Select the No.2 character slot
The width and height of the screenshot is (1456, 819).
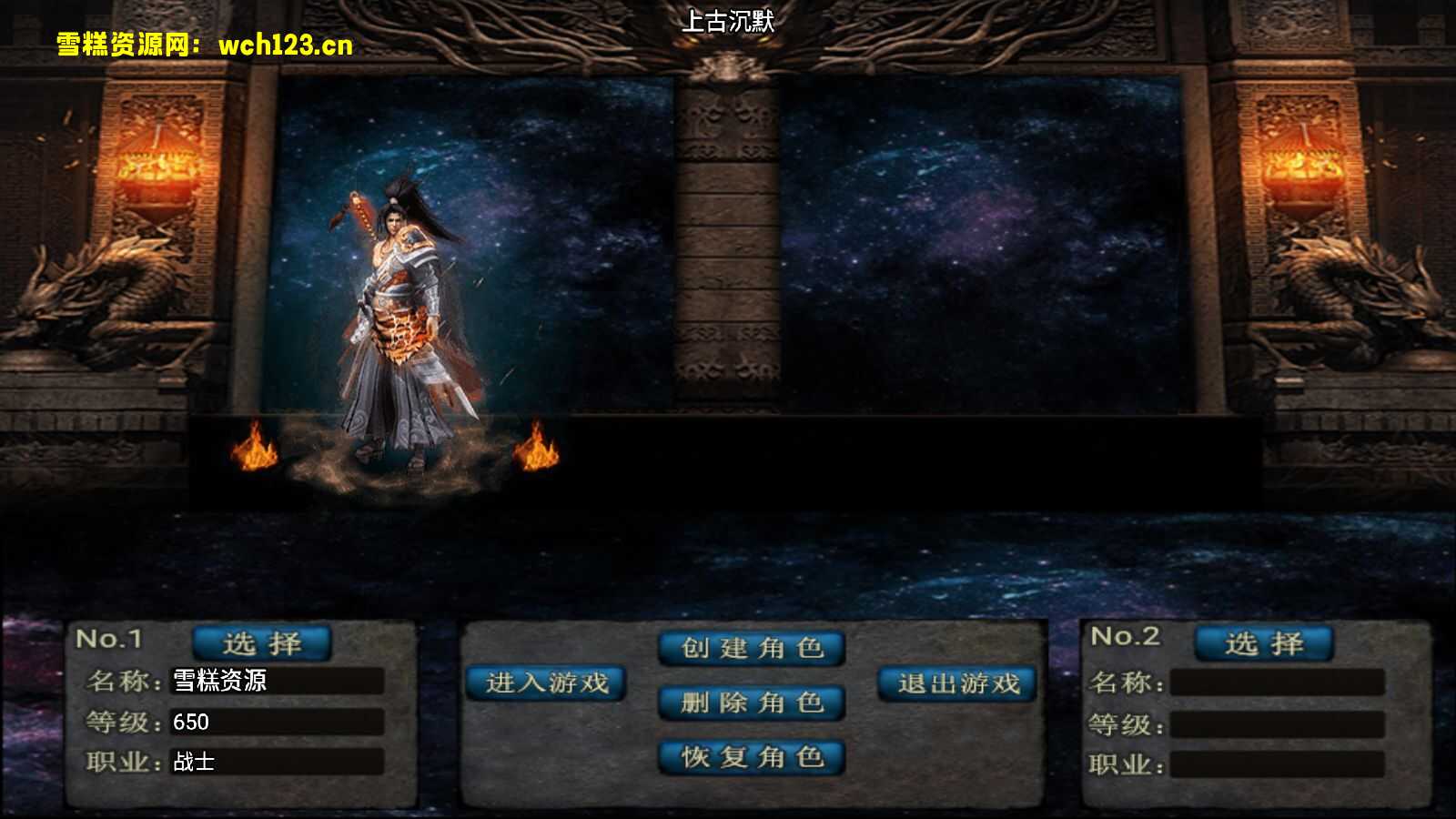[x=1264, y=643]
